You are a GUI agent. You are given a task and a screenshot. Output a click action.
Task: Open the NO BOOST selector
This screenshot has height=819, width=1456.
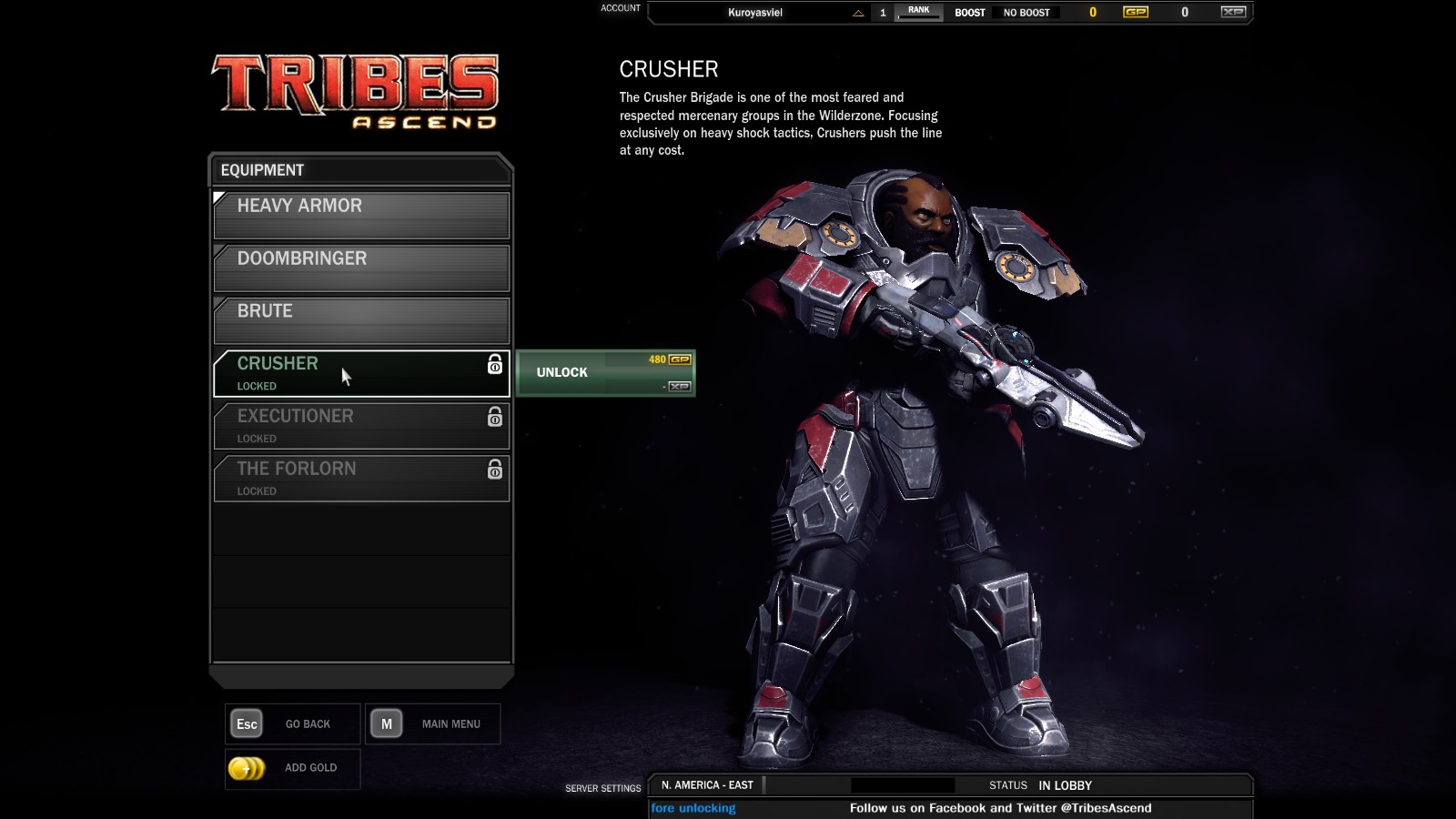[x=1028, y=13]
